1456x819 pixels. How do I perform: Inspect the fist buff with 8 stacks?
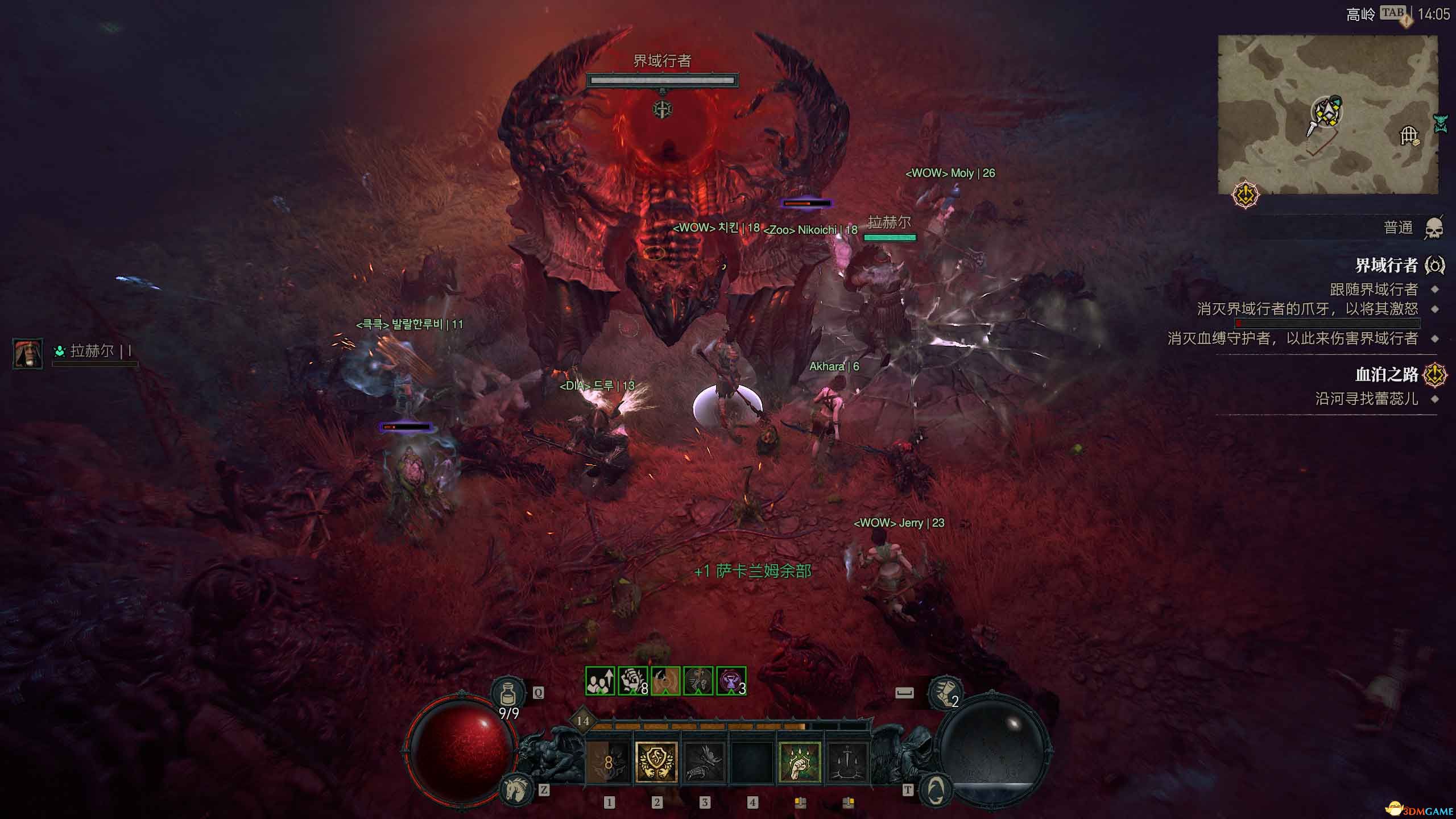pyautogui.click(x=632, y=681)
